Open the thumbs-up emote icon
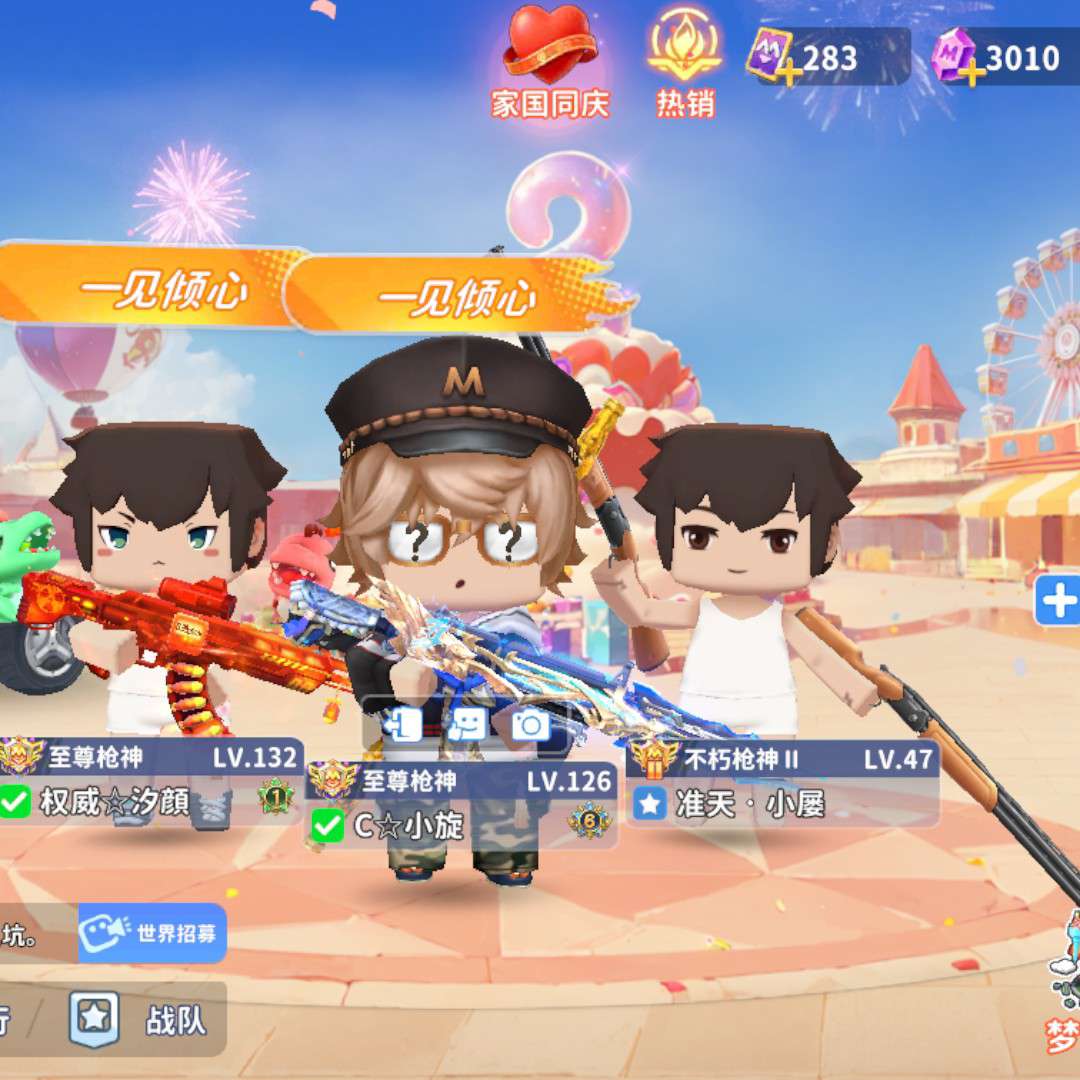This screenshot has height=1080, width=1080. (x=467, y=724)
